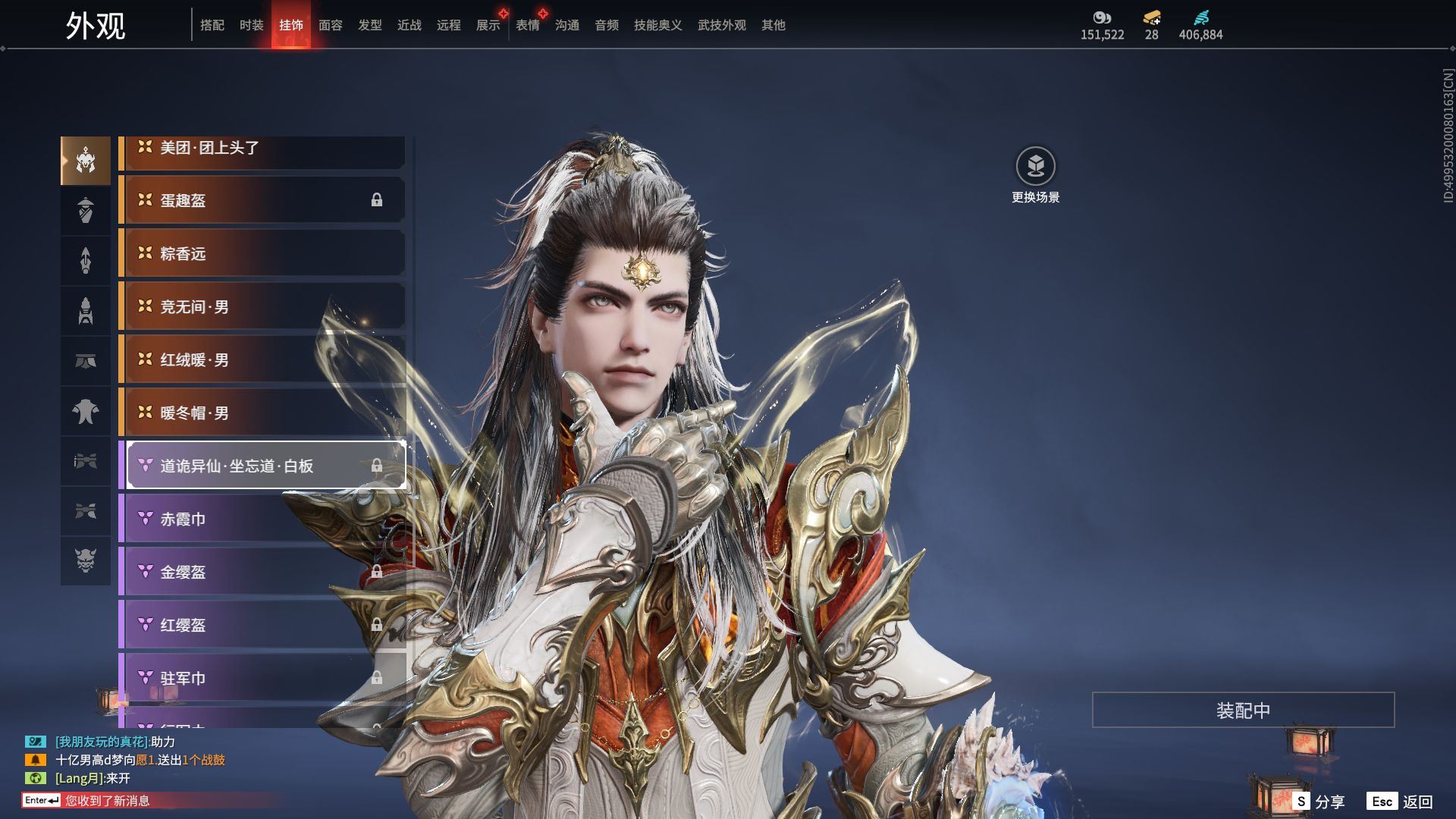Open the 技能奥义 tab
1456x819 pixels.
point(657,25)
